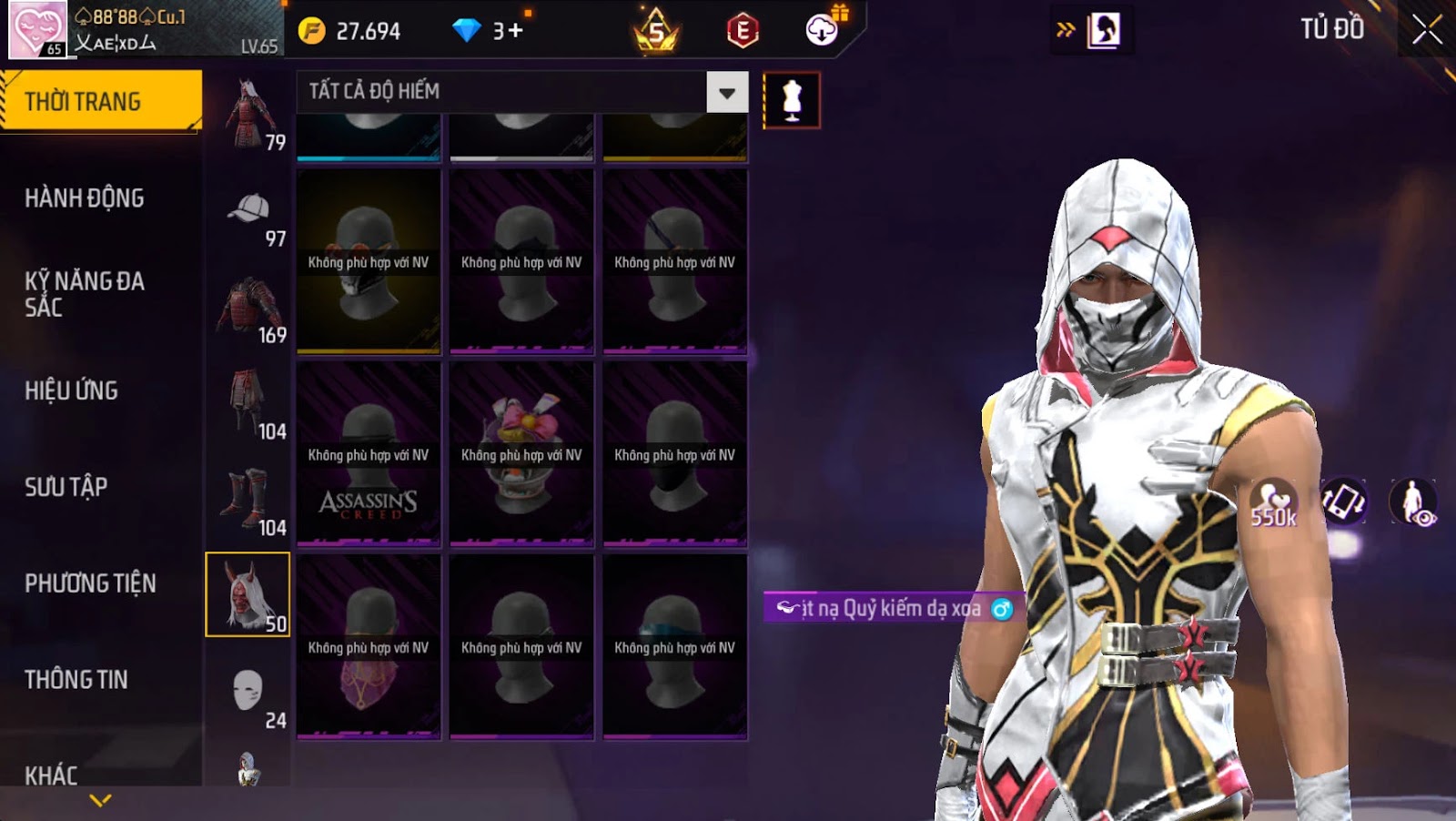Expand the rarity filter dropdown
The width and height of the screenshot is (1456, 821).
[x=727, y=92]
